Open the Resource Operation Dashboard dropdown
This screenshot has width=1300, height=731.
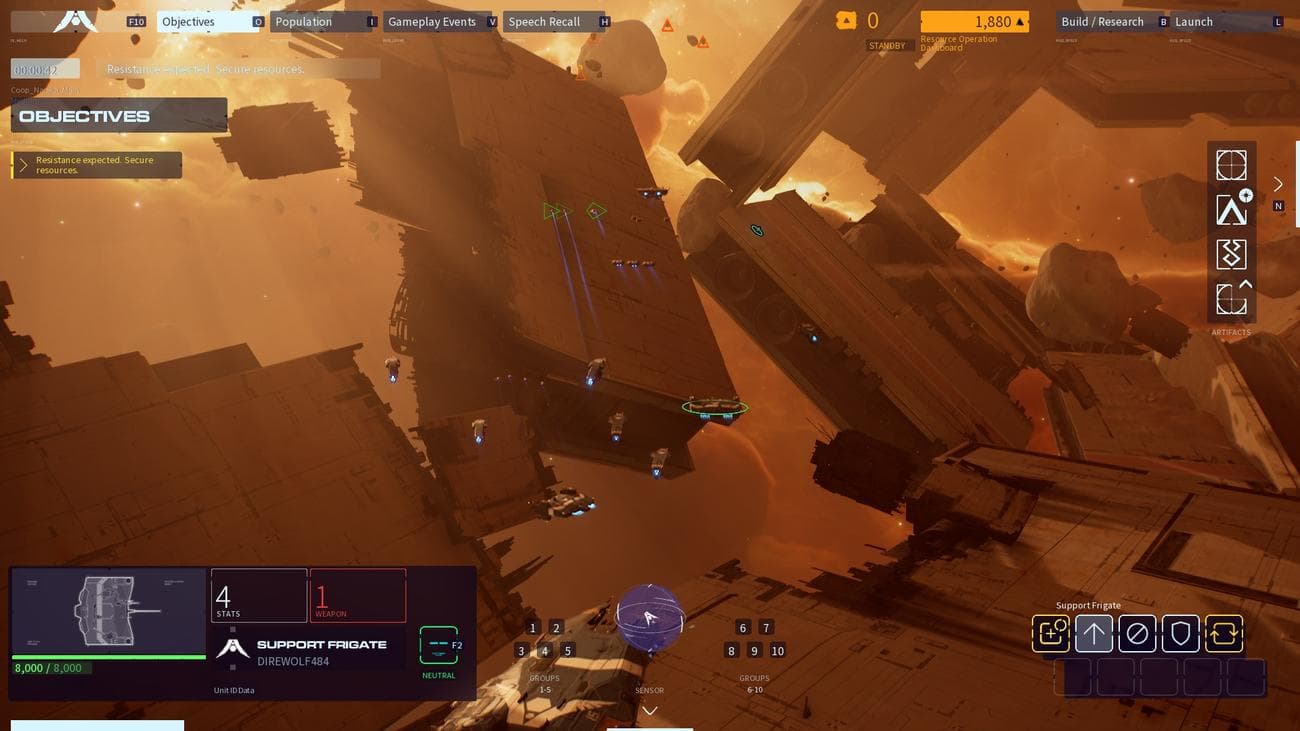pos(973,20)
